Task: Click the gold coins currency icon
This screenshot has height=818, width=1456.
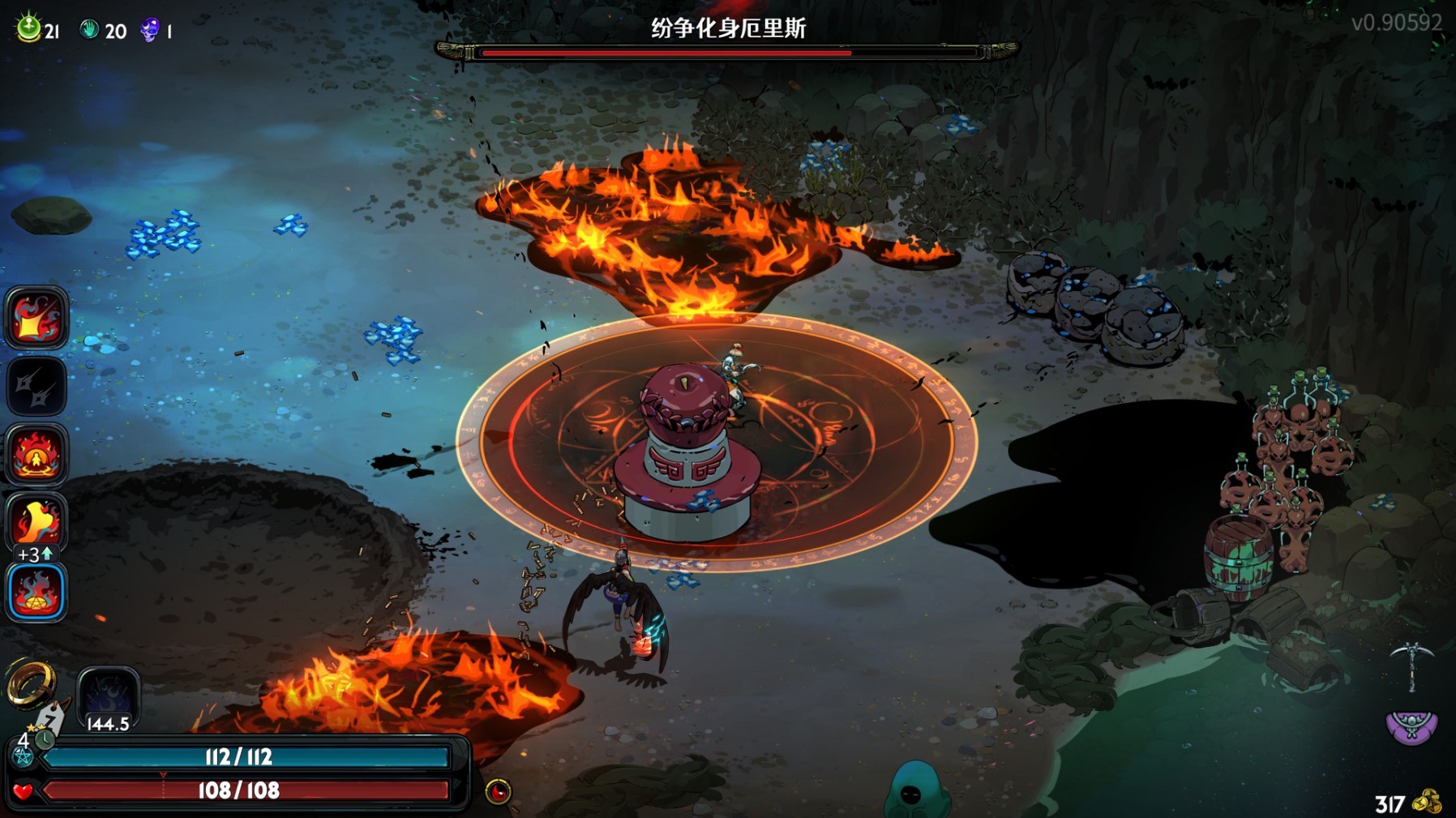Action: (x=1428, y=802)
